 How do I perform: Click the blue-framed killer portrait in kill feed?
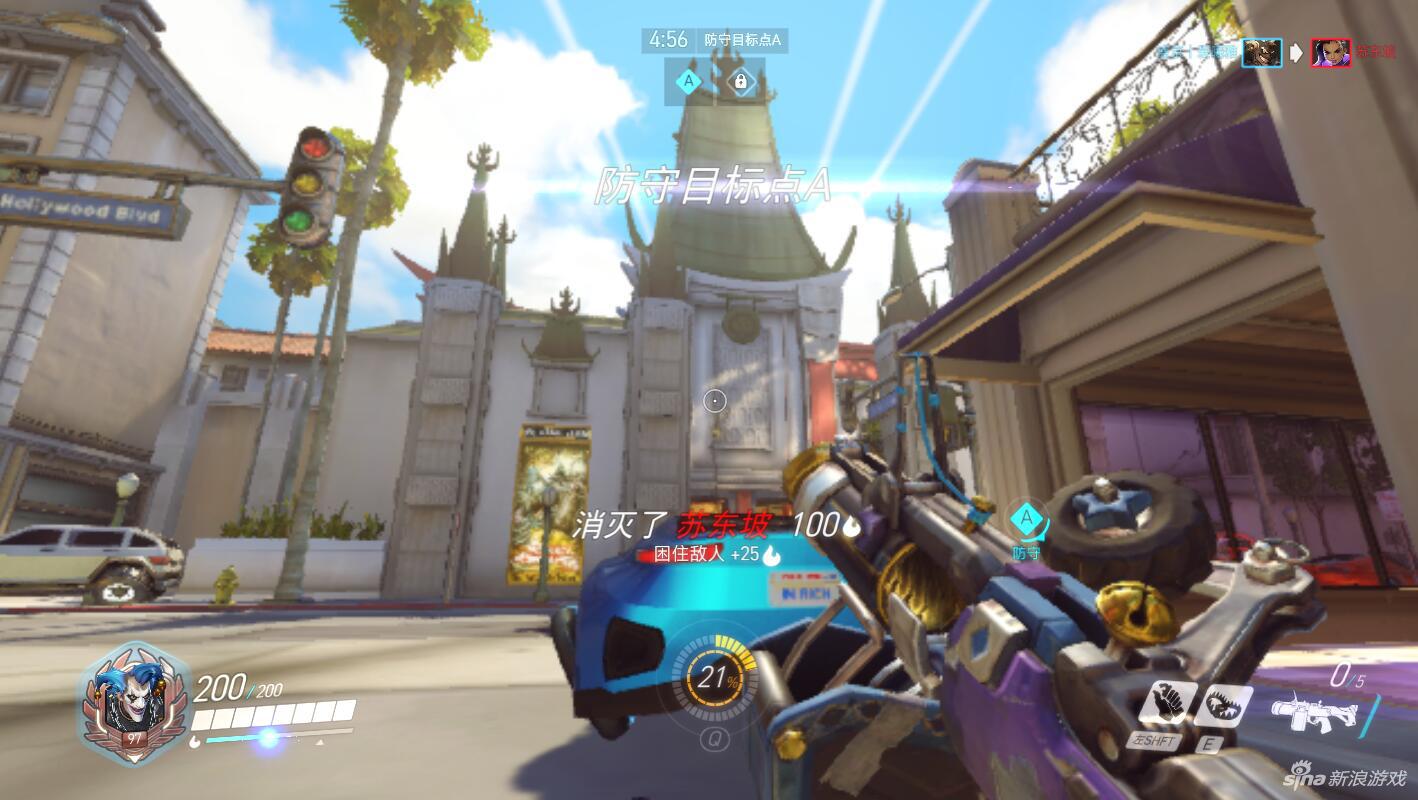pyautogui.click(x=1262, y=52)
